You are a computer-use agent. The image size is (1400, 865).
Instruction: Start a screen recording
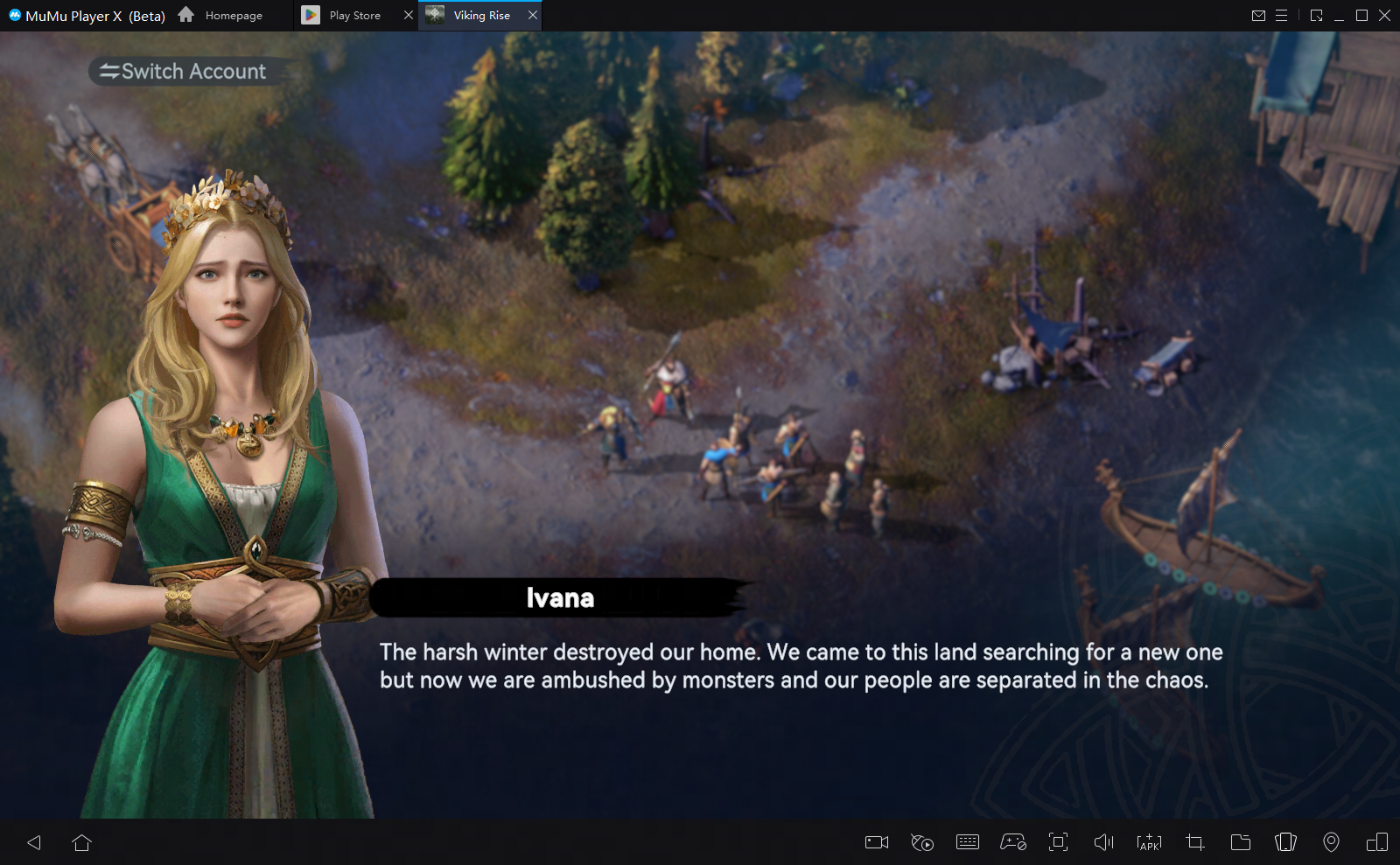click(x=877, y=842)
